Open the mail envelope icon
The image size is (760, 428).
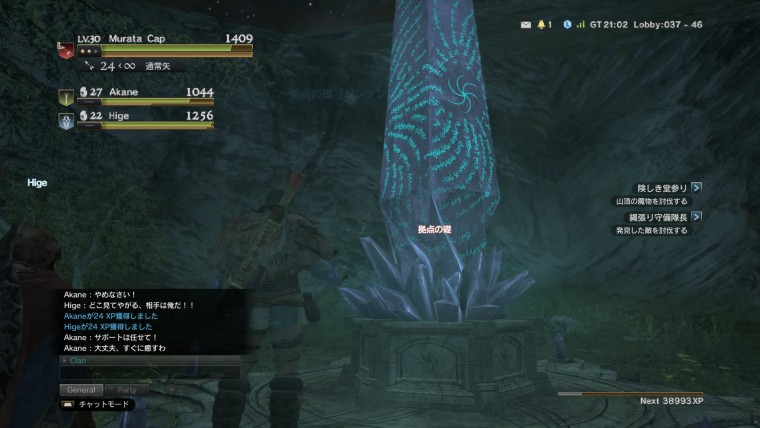[526, 24]
